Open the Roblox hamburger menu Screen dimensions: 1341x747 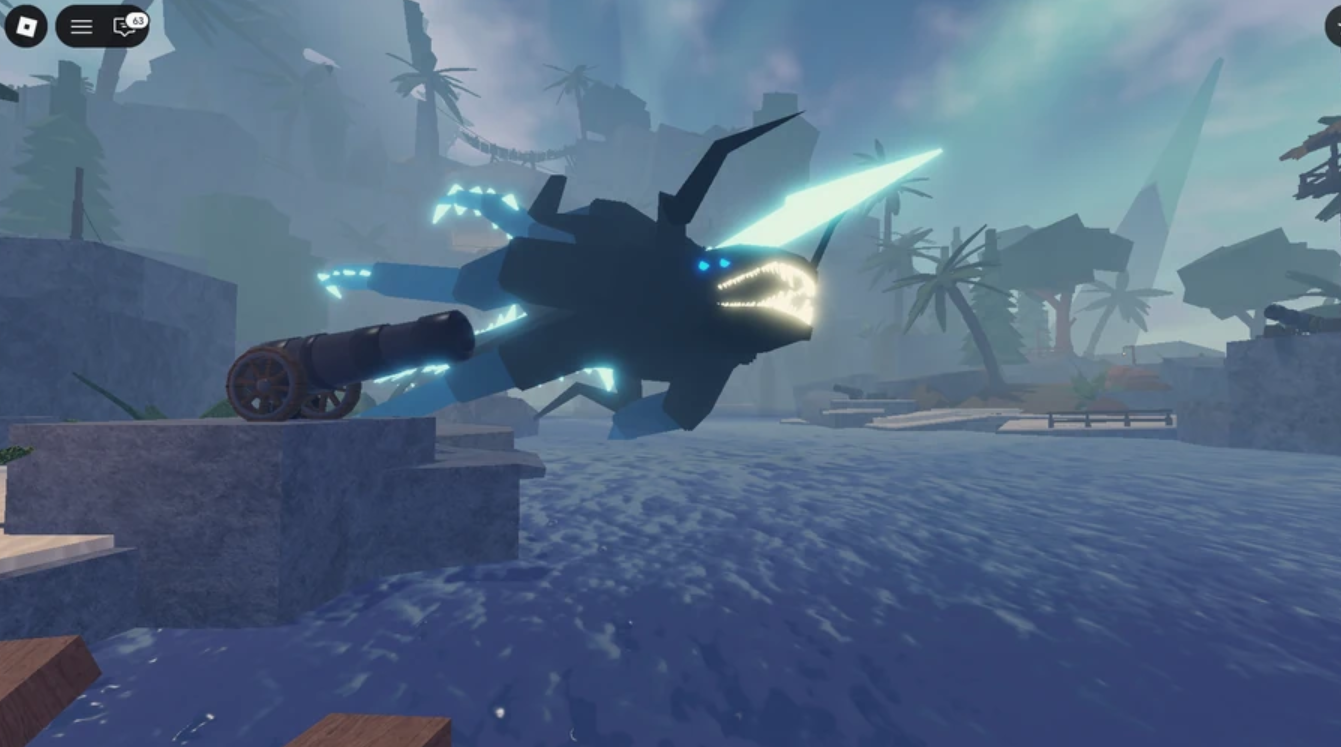point(80,27)
